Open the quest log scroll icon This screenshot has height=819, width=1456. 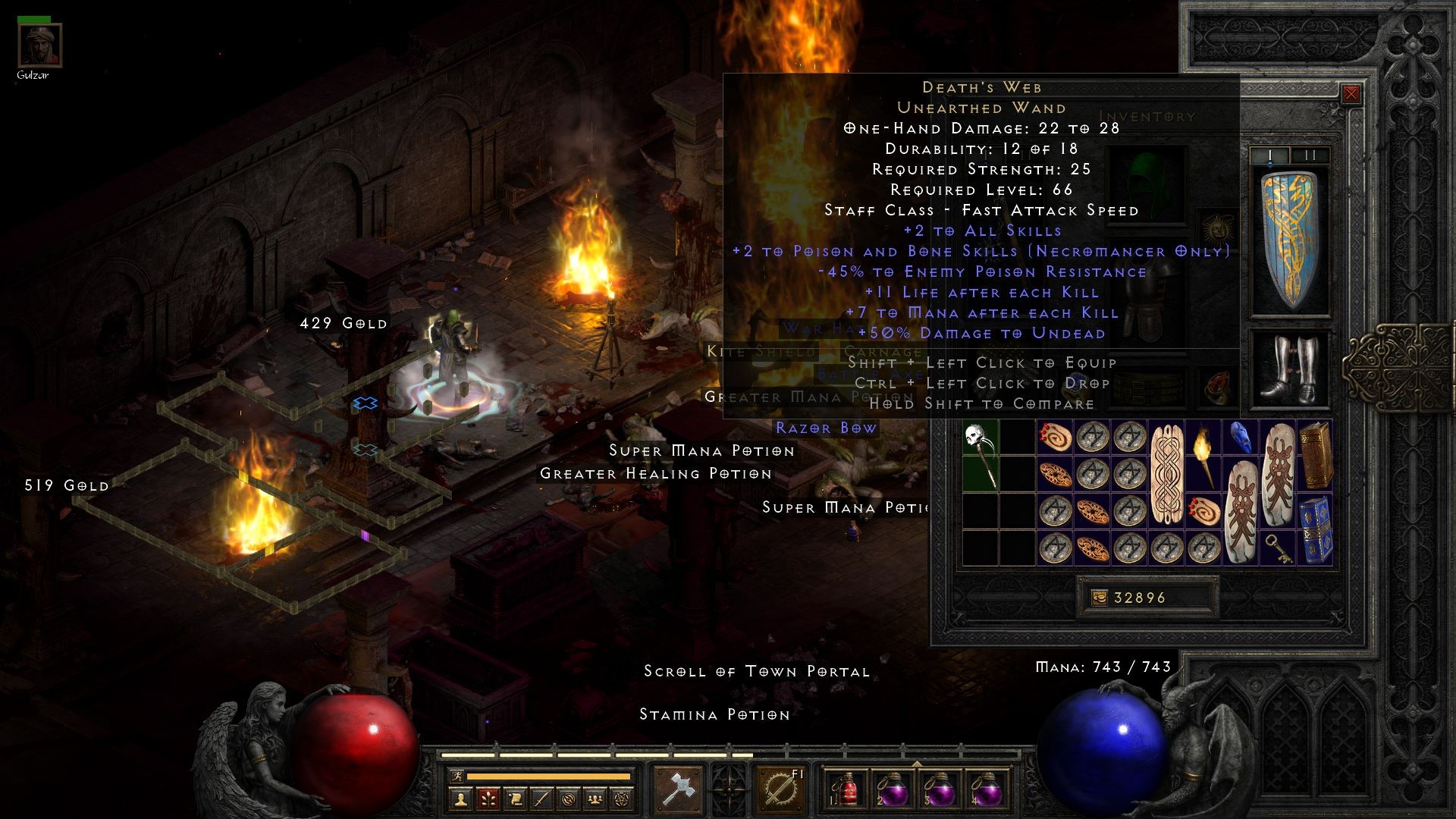coord(516,798)
